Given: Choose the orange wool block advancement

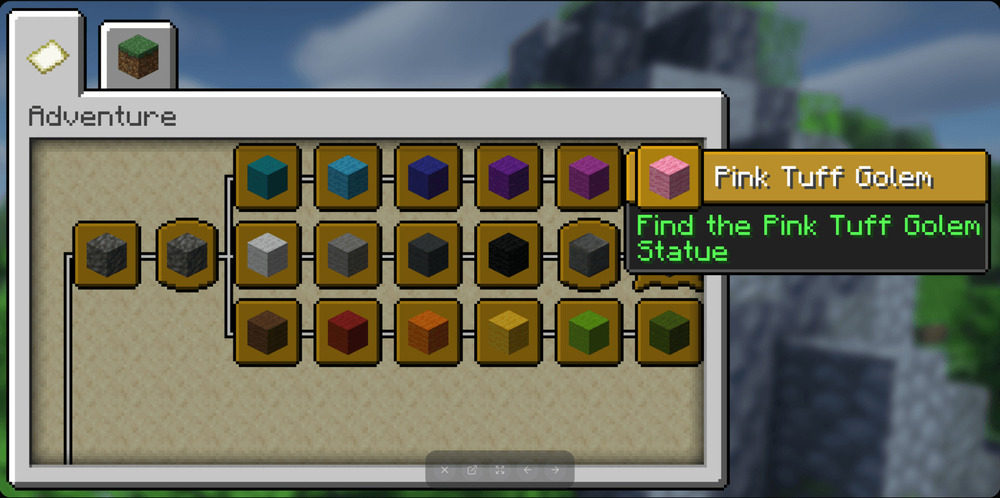Looking at the screenshot, I should click(x=428, y=331).
